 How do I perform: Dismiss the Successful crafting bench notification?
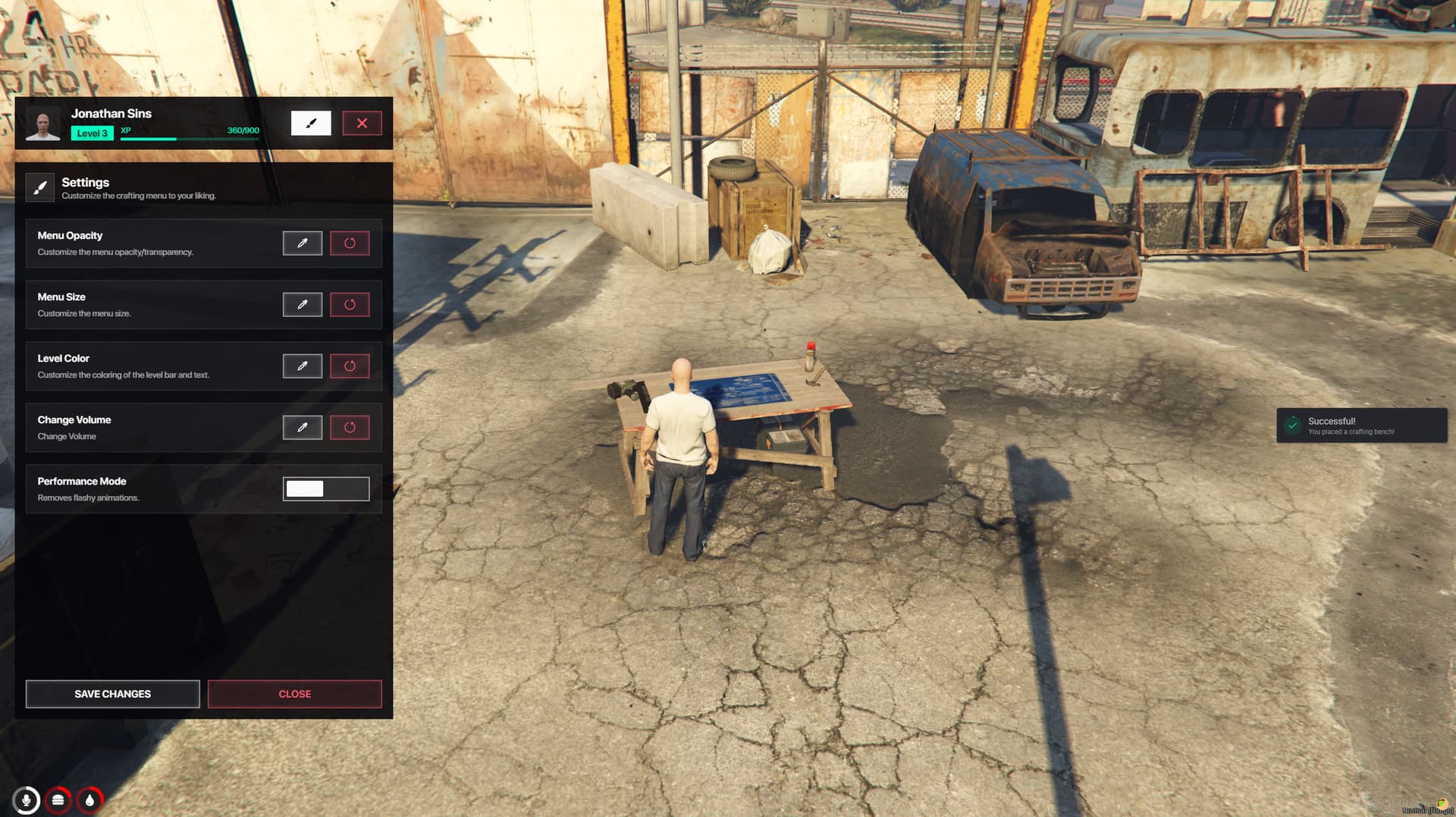(x=1361, y=426)
